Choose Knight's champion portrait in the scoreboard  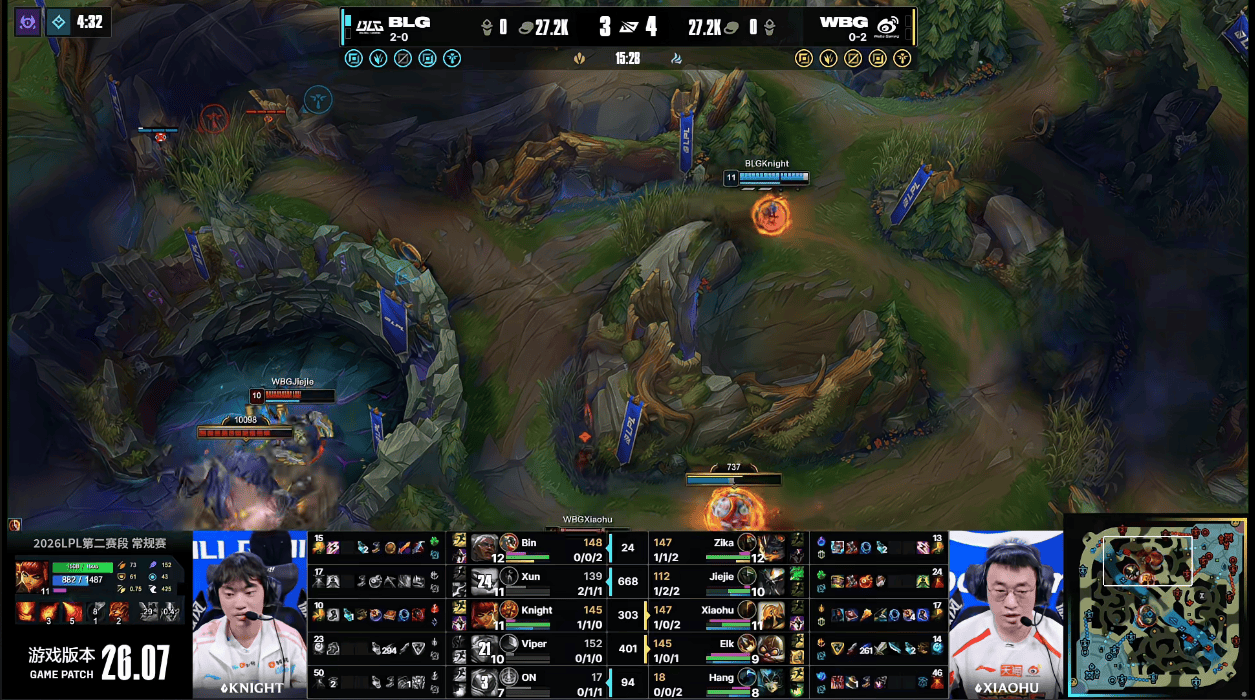(485, 614)
